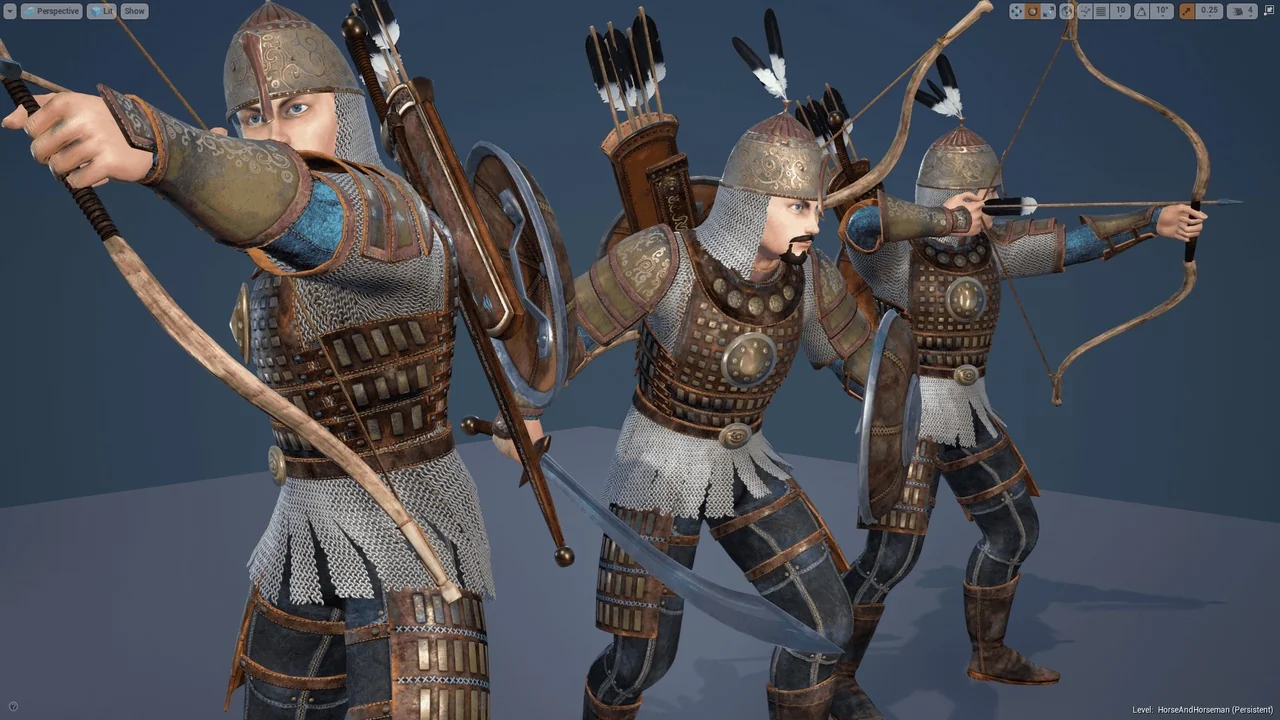Image resolution: width=1280 pixels, height=720 pixels.
Task: Change grid snap size value 10
Action: (1120, 11)
